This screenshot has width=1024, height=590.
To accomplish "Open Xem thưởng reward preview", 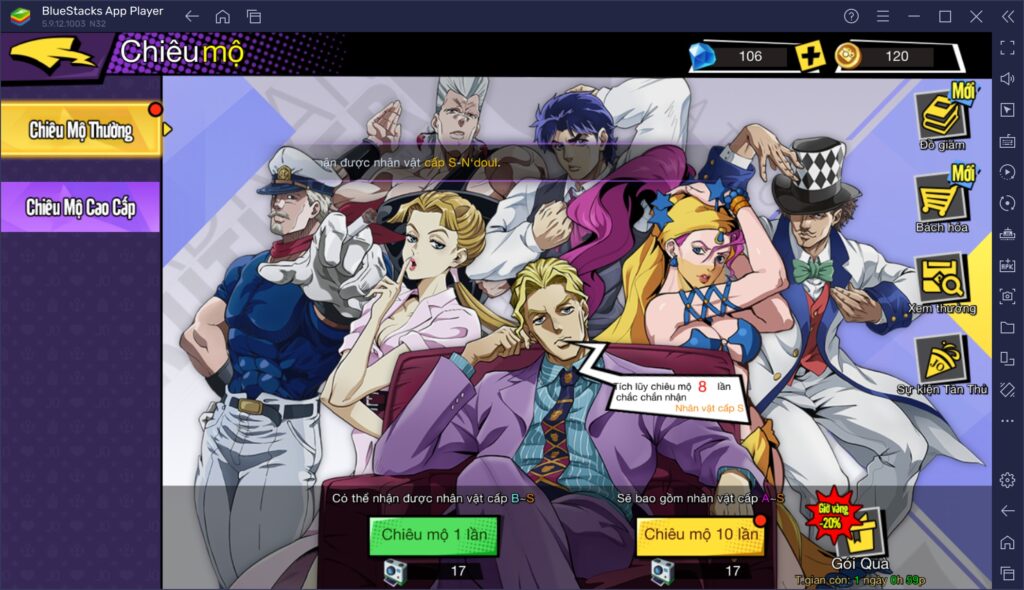I will (x=942, y=280).
